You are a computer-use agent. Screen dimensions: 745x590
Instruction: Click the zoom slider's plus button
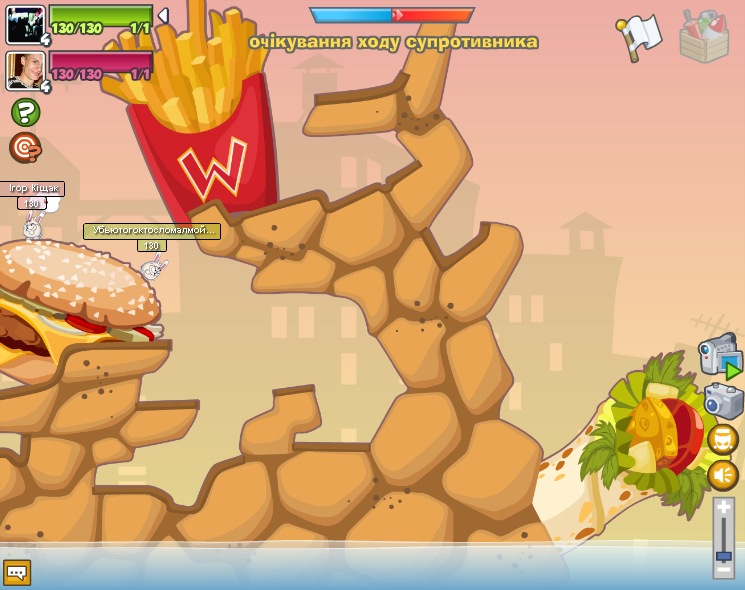point(723,509)
